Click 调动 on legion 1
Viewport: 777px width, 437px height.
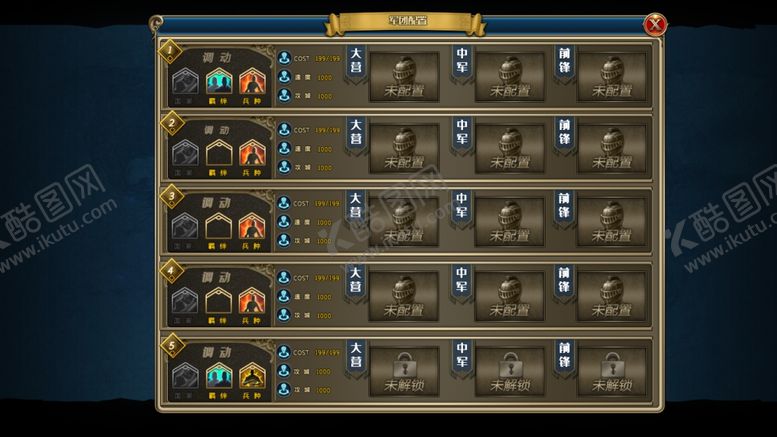(216, 57)
